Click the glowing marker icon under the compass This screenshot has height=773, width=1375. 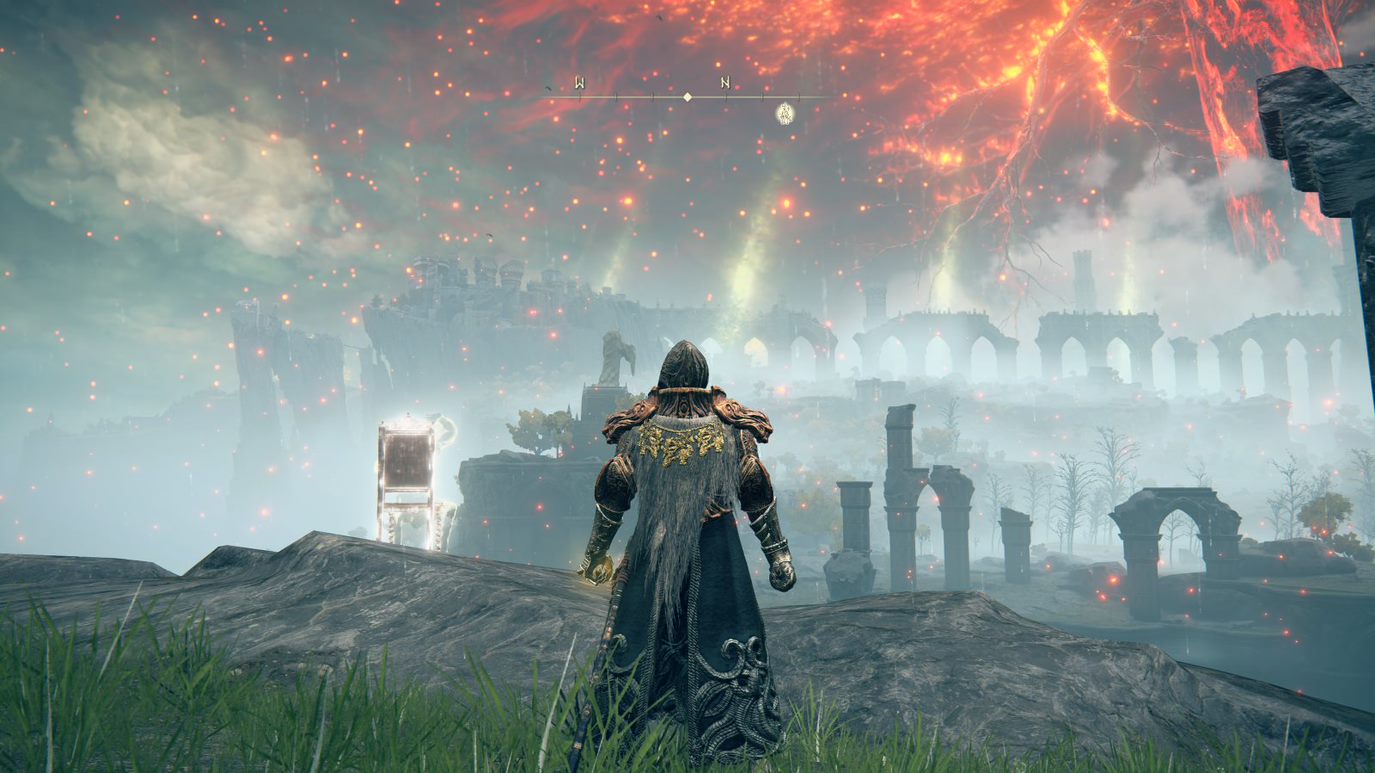(785, 113)
